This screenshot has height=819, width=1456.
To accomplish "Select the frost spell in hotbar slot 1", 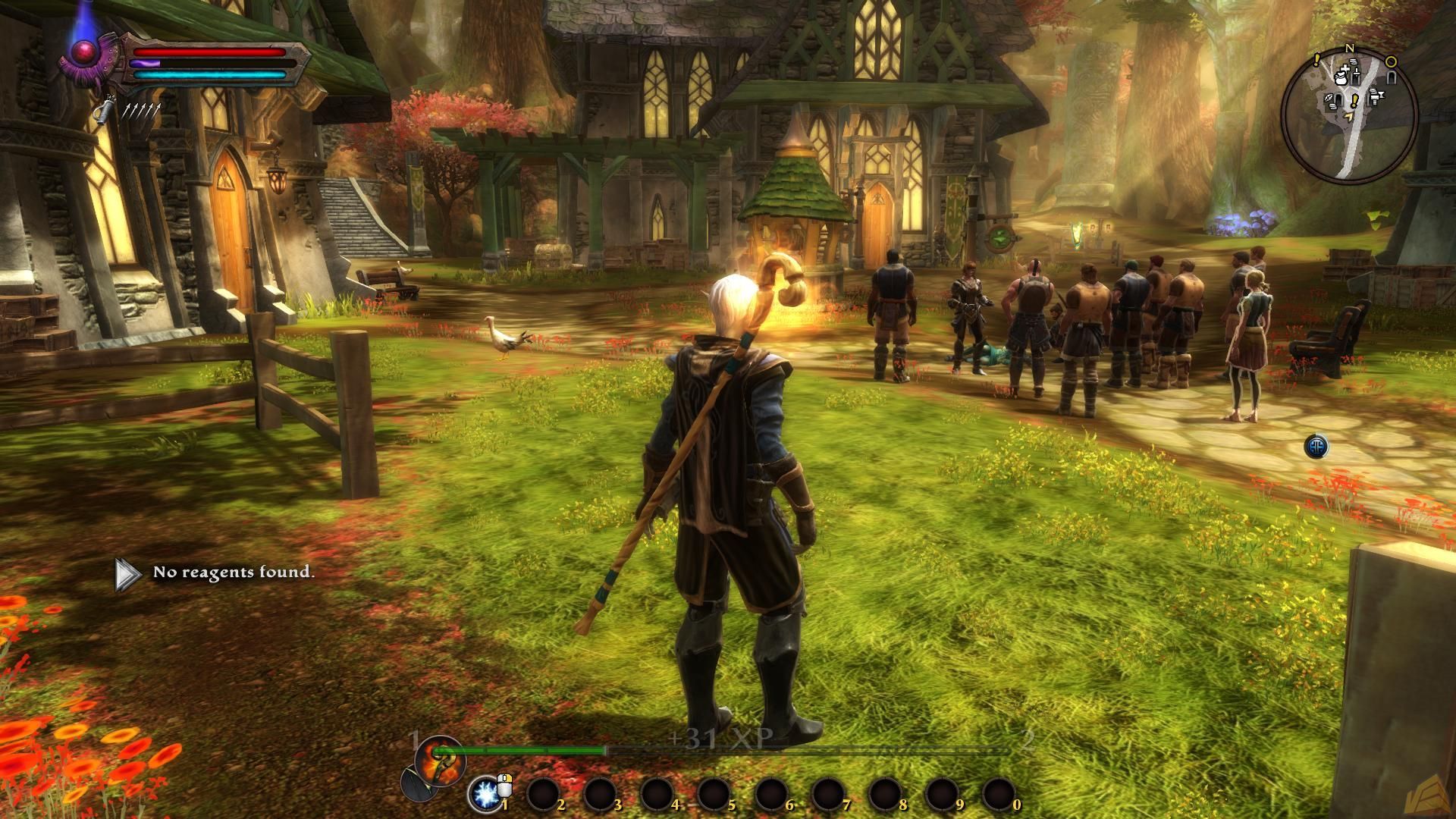I will coord(485,792).
